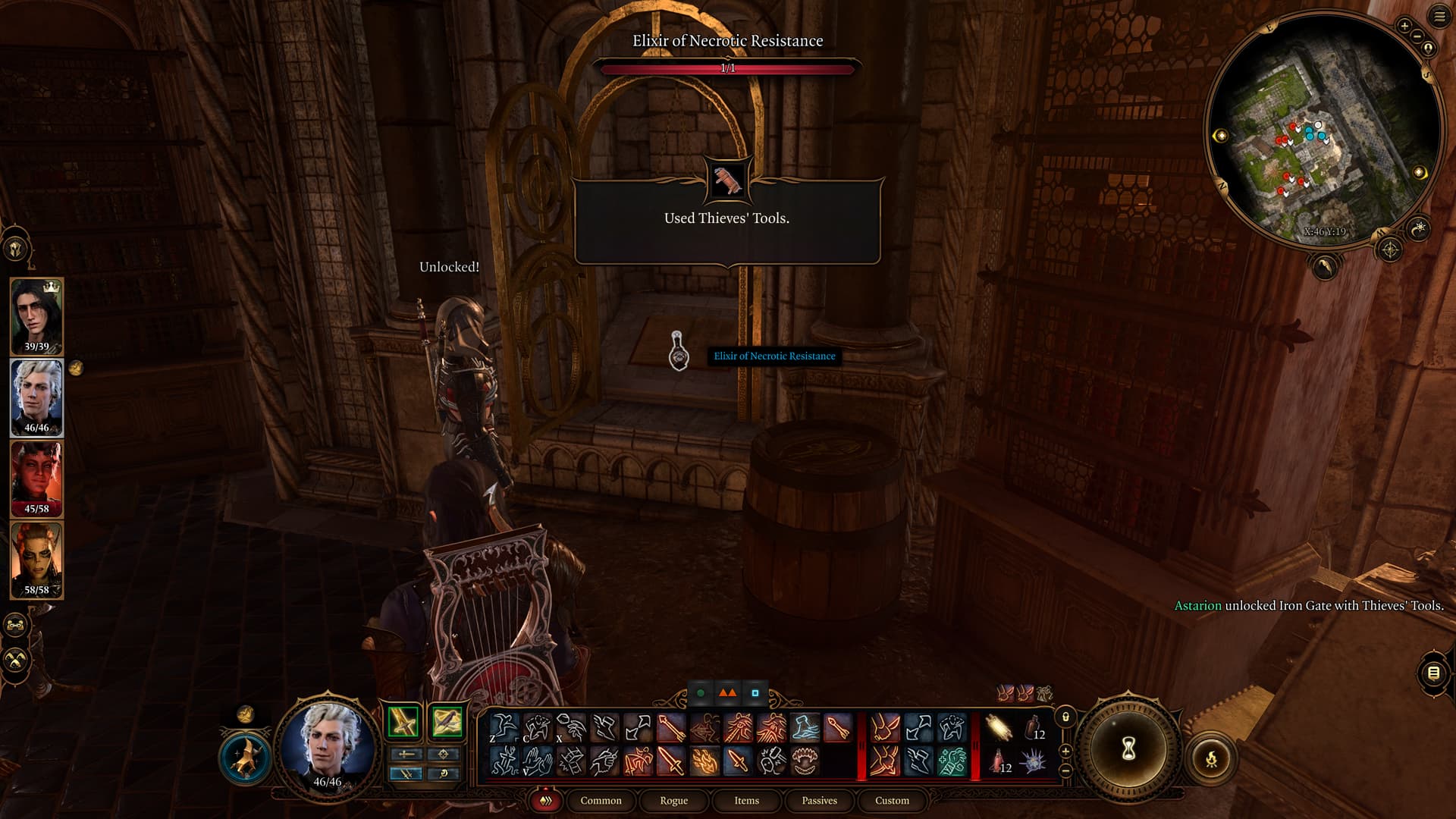Toggle the hotbar lock icon

(1065, 717)
